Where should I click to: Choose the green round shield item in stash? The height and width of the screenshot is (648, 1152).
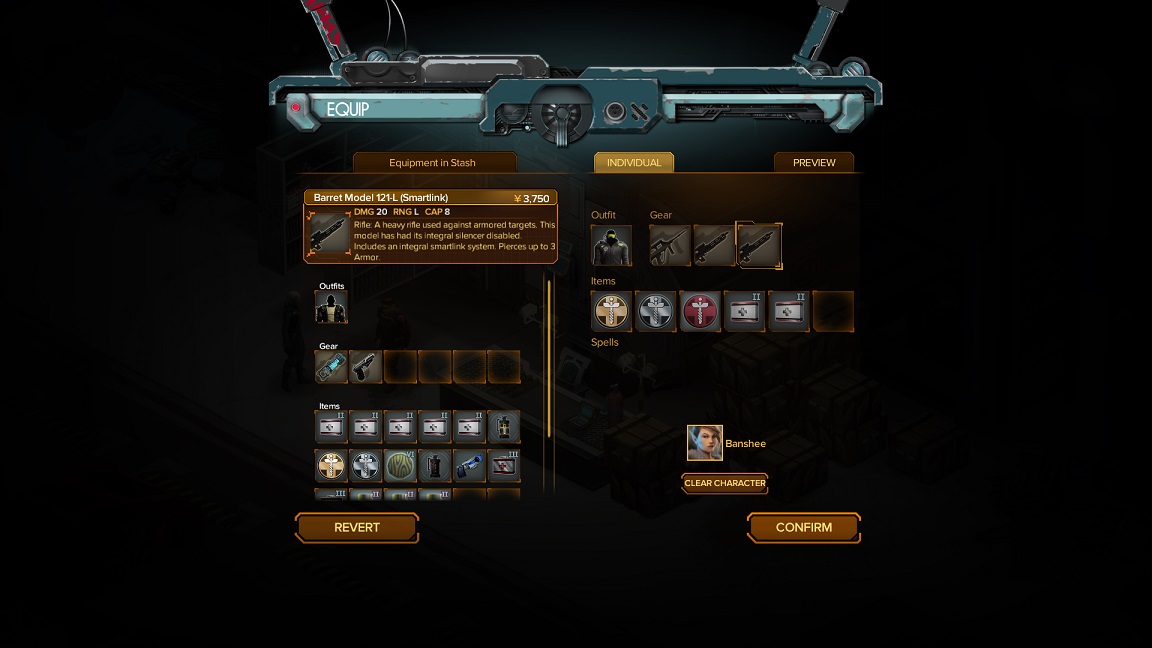(x=400, y=465)
